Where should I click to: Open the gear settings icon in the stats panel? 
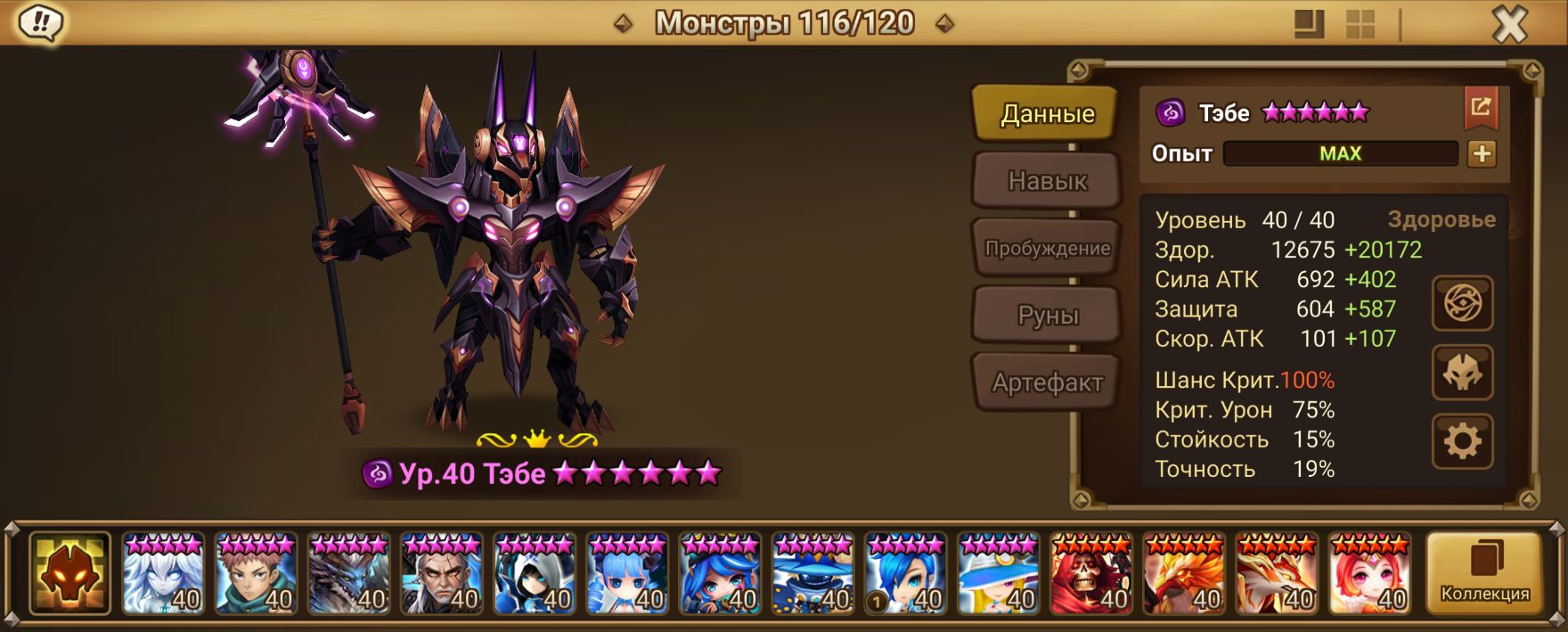point(1462,441)
